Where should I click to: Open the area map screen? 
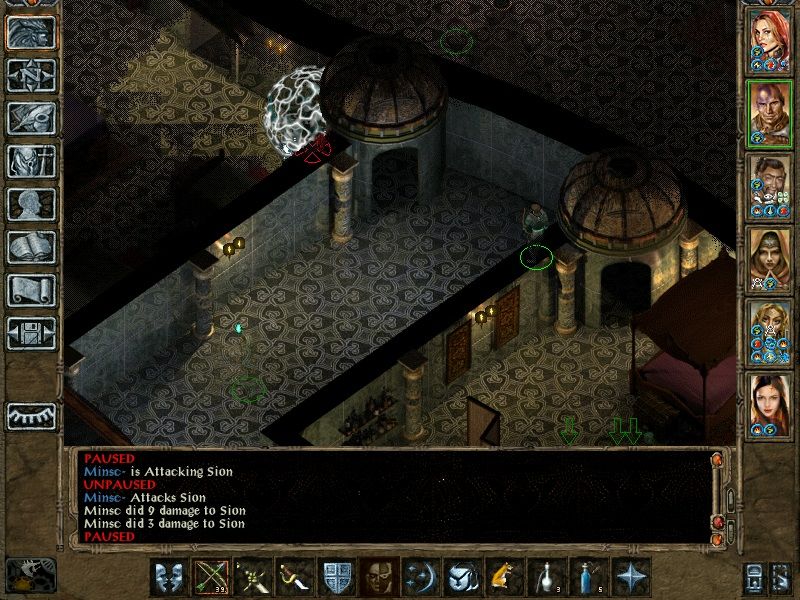(x=31, y=73)
